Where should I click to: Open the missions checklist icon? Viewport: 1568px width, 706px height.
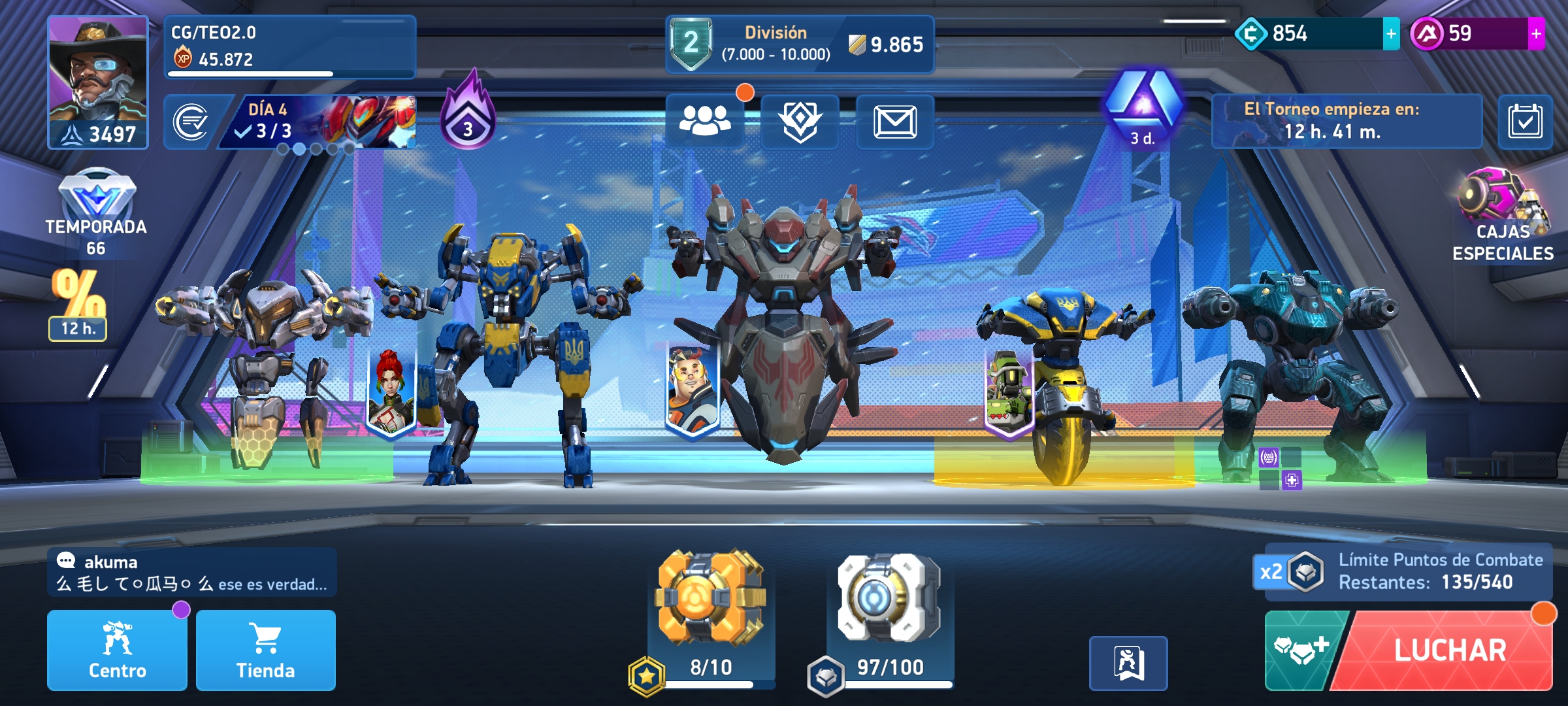(190, 122)
